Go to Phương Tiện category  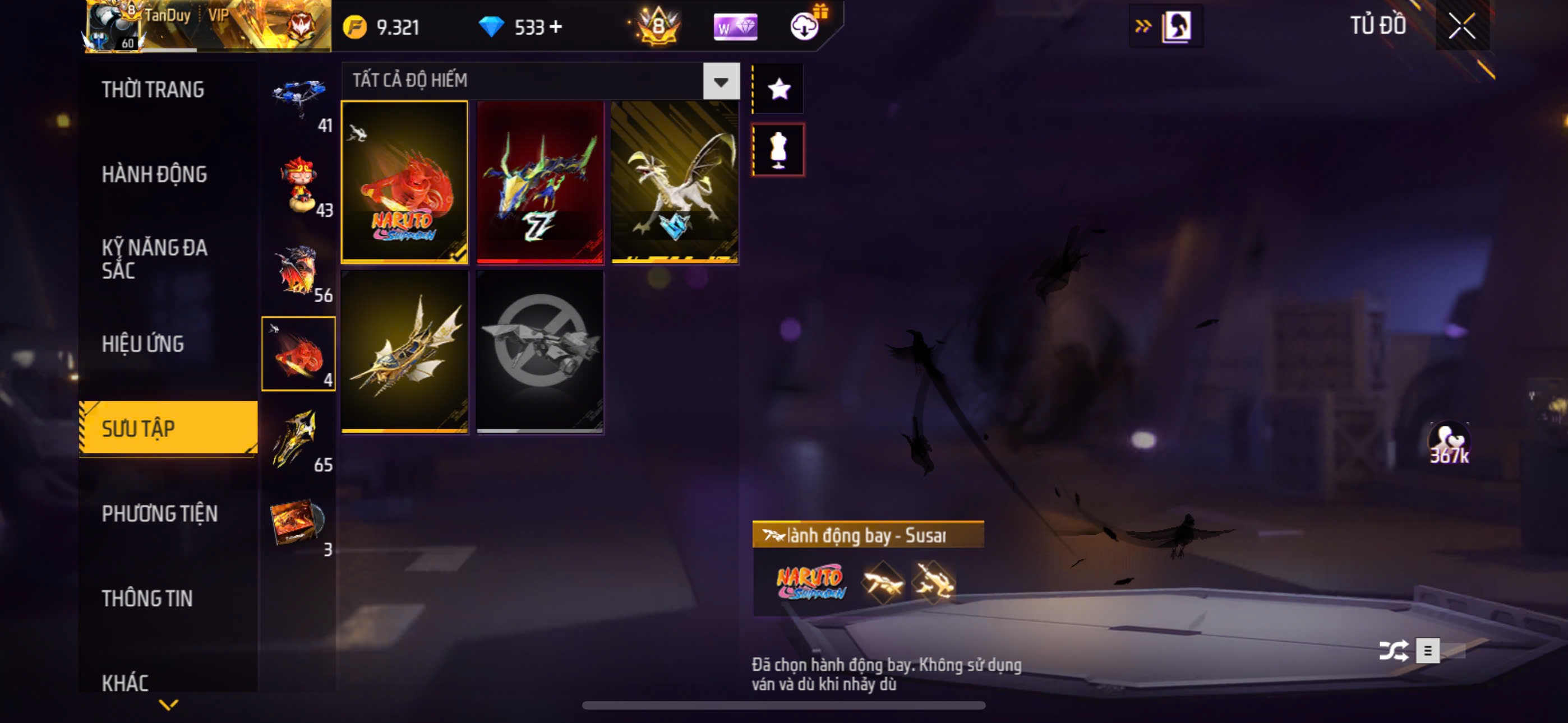159,513
